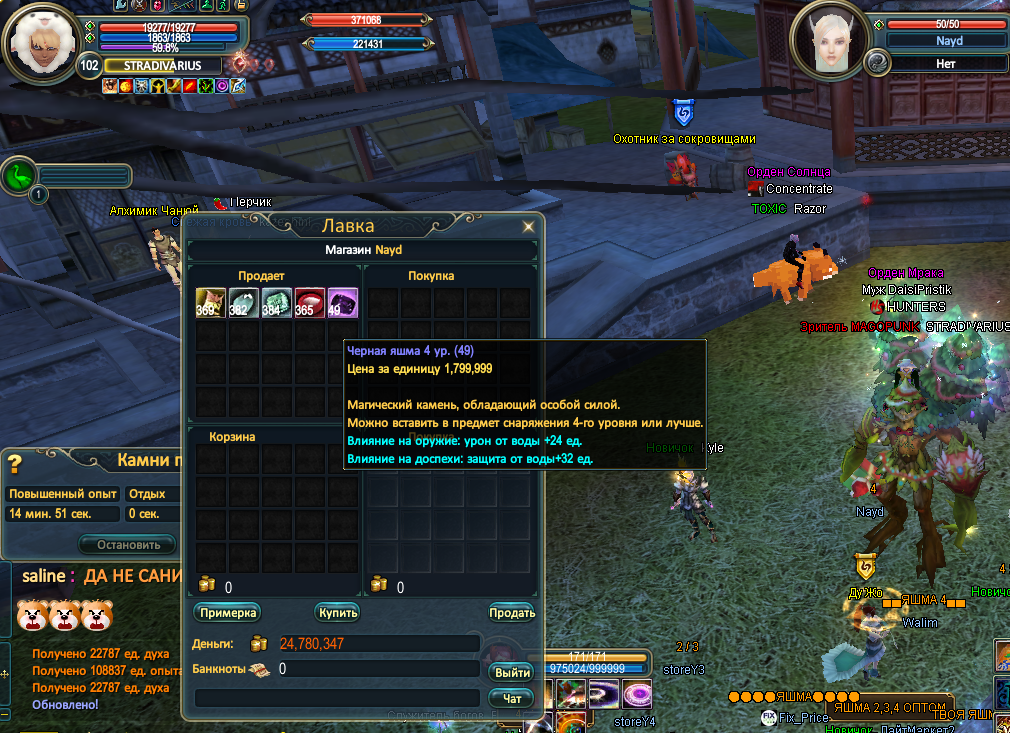Click the Продать button

click(x=512, y=612)
